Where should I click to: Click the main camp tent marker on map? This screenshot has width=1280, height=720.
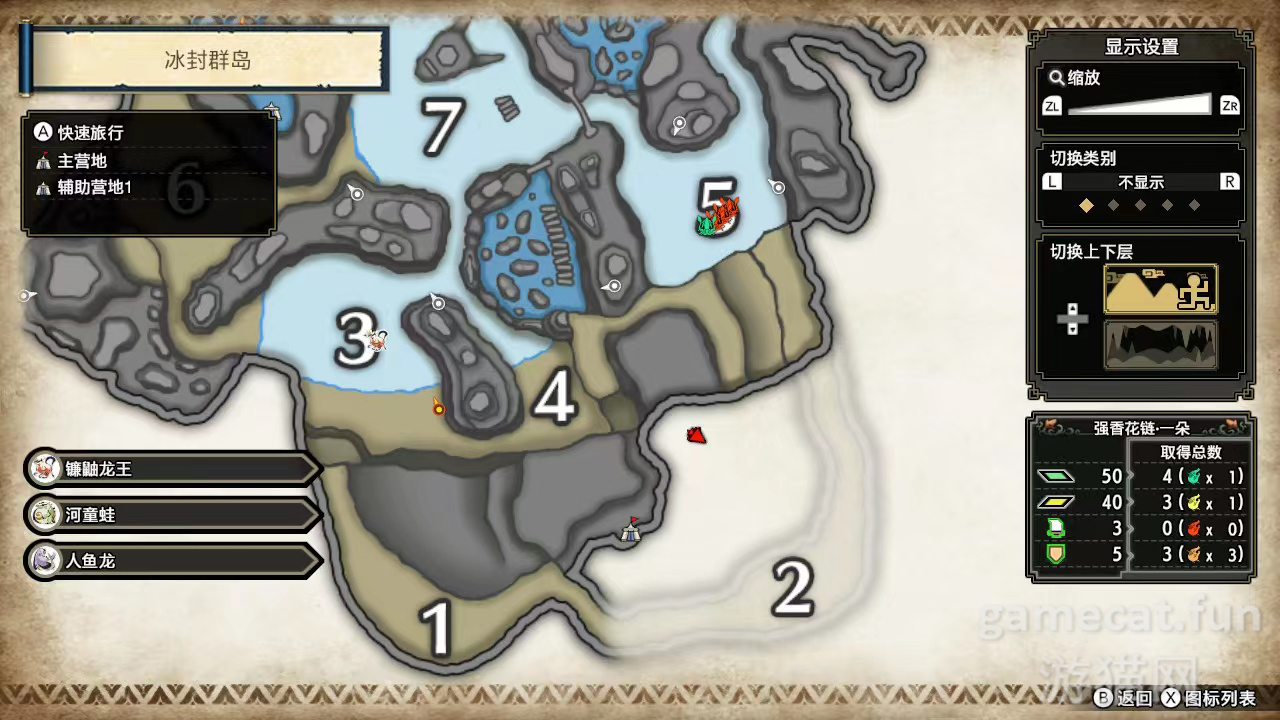(630, 531)
